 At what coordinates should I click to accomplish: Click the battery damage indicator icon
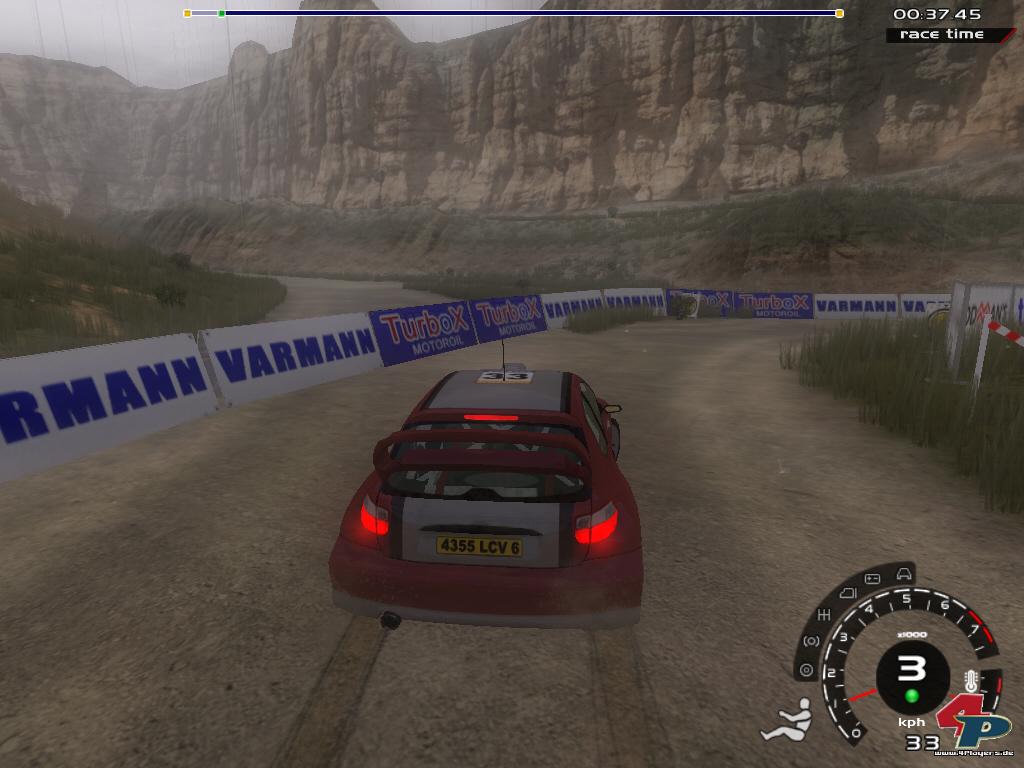[x=871, y=579]
